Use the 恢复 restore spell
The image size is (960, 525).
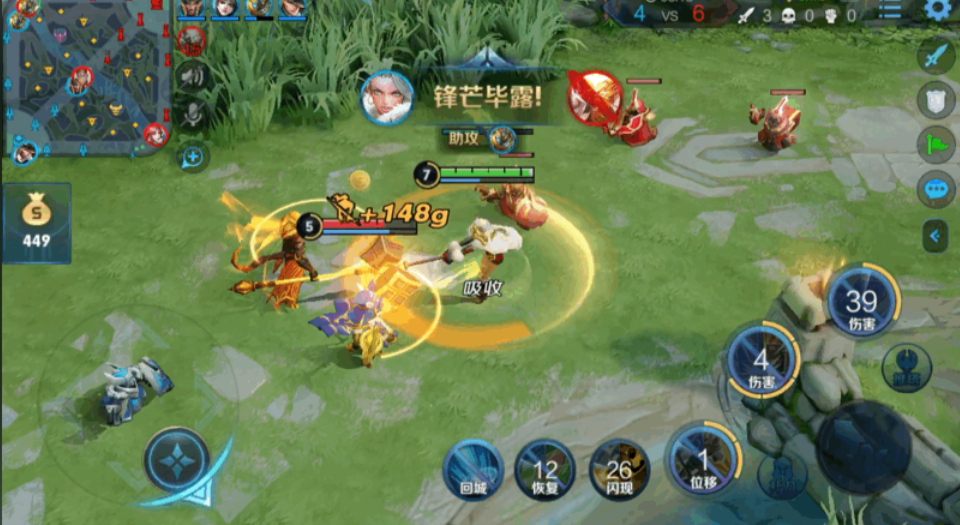[x=545, y=469]
